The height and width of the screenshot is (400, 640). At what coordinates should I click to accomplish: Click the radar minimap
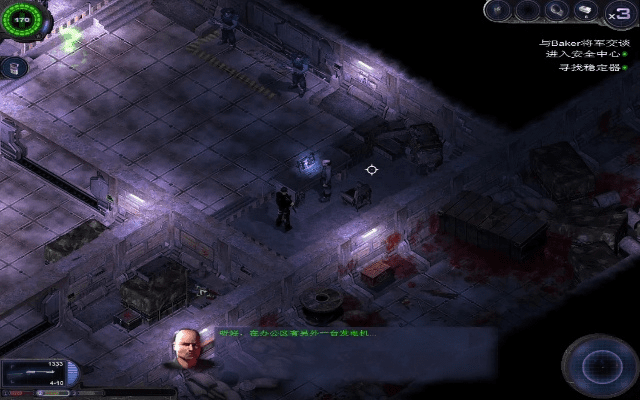click(x=598, y=364)
